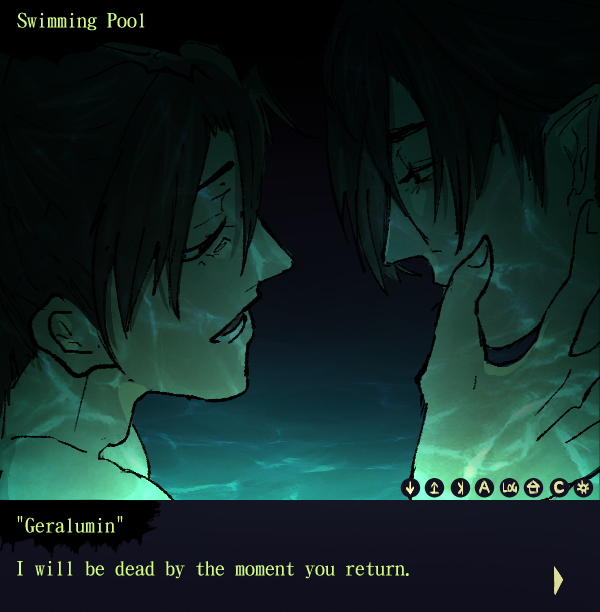The image size is (600, 612).
Task: Click the down-arrow save icon
Action: click(410, 488)
